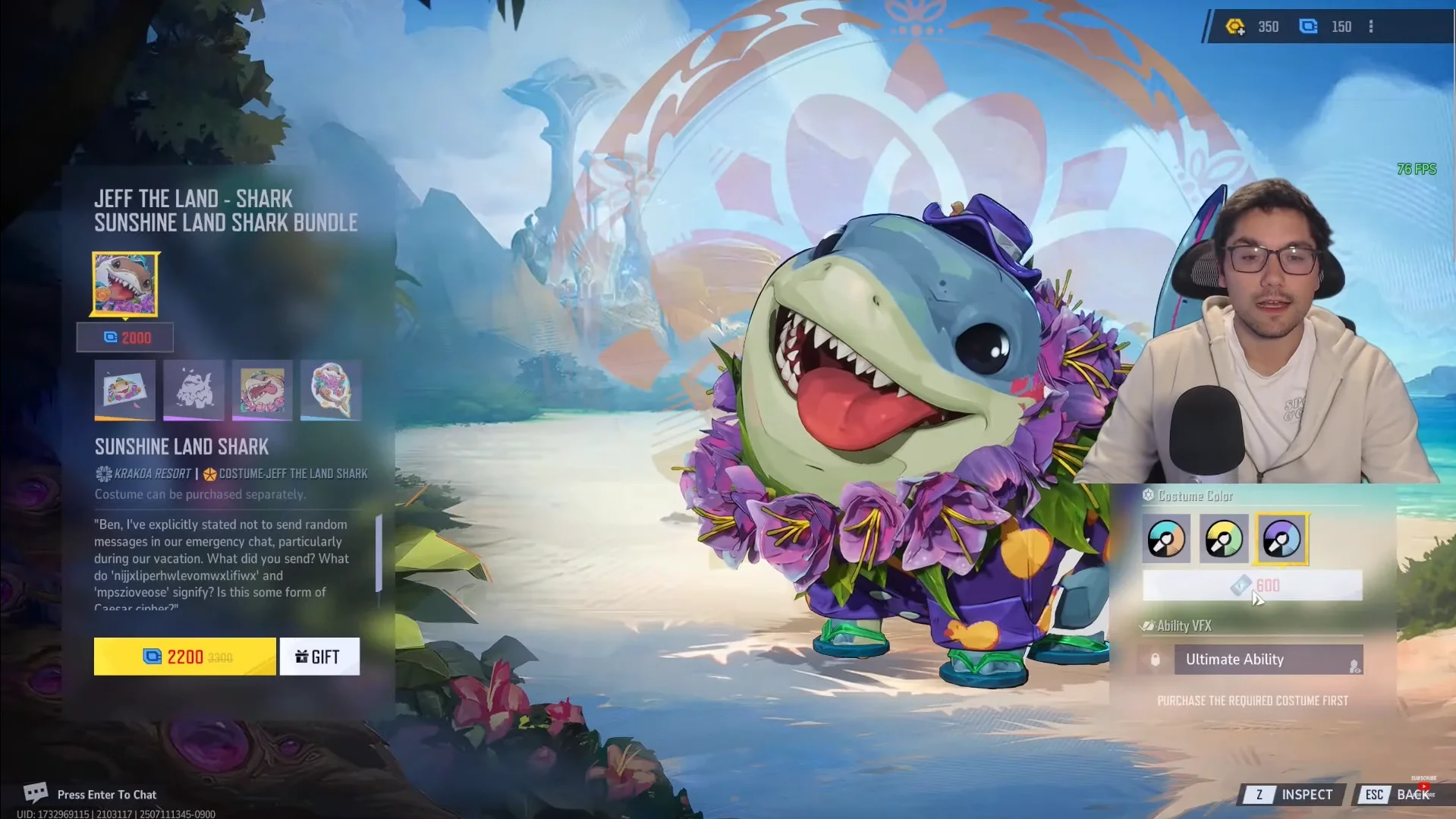Click the costume description scrollbar
The height and width of the screenshot is (819, 1456).
pyautogui.click(x=379, y=554)
